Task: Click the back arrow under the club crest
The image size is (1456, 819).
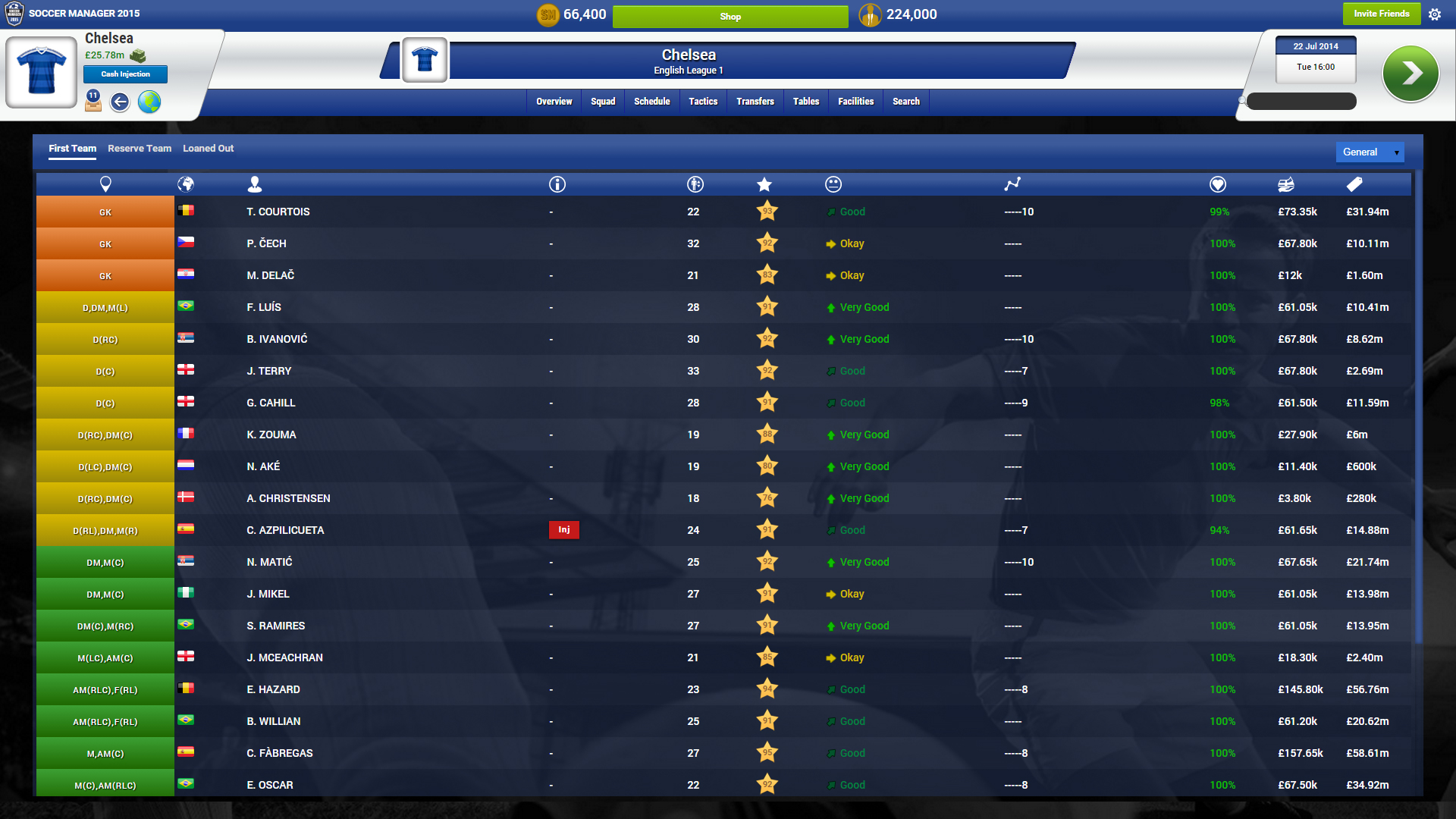Action: tap(119, 102)
